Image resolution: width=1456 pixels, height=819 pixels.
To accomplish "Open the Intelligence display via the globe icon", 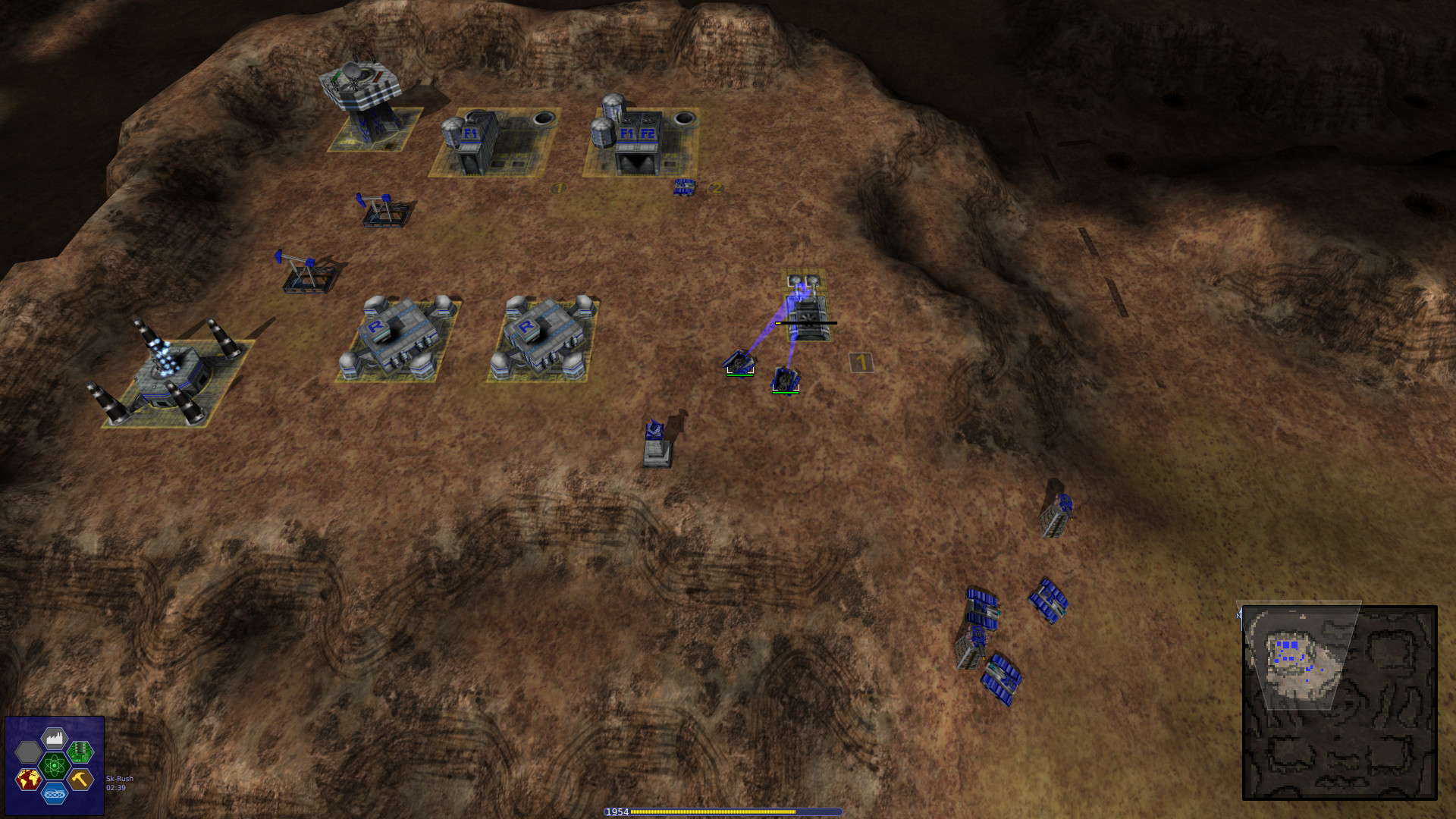I will (29, 780).
